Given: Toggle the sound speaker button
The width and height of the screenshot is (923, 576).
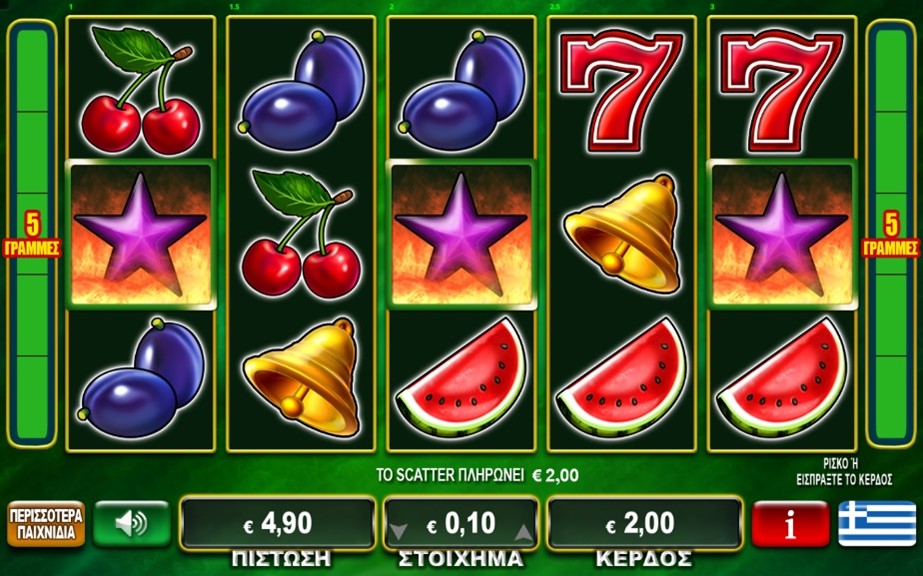Looking at the screenshot, I should 131,523.
